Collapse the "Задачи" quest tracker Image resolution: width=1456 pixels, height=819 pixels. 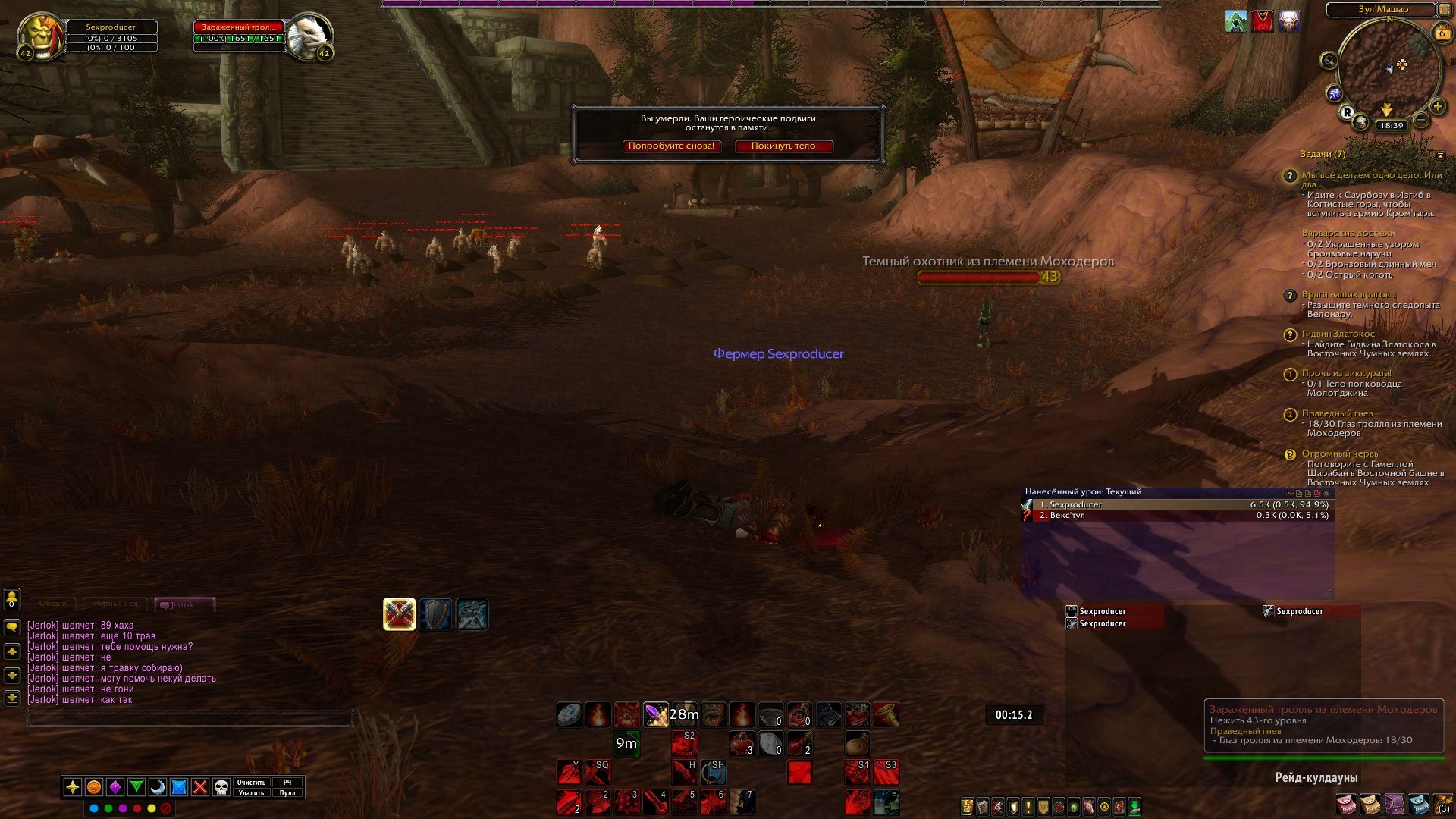(x=1440, y=155)
